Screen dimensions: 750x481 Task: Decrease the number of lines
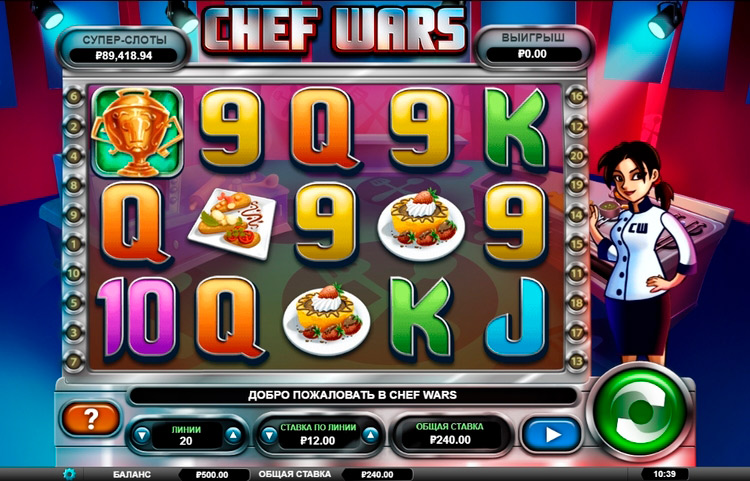pyautogui.click(x=142, y=435)
